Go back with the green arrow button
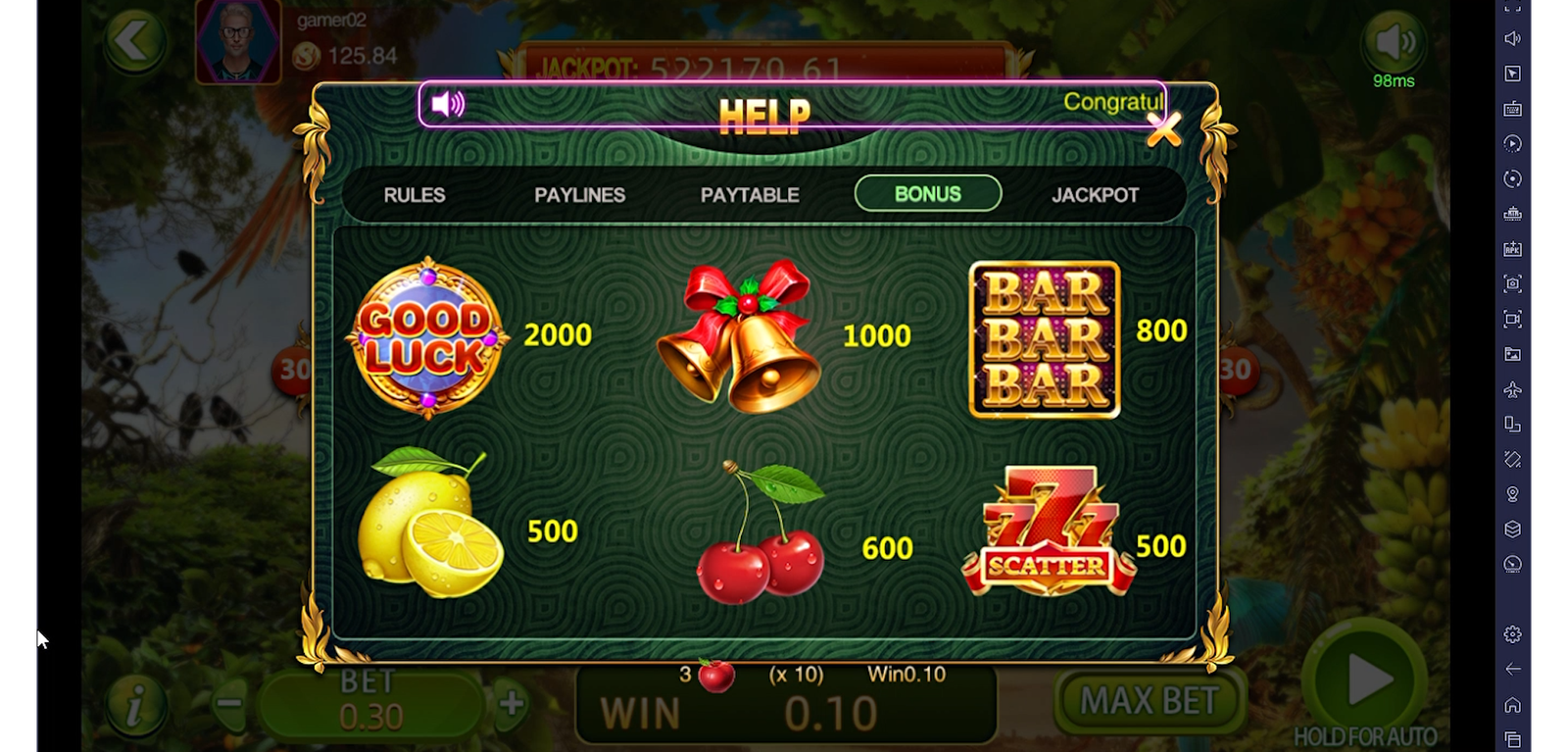The image size is (1568, 752). point(133,42)
